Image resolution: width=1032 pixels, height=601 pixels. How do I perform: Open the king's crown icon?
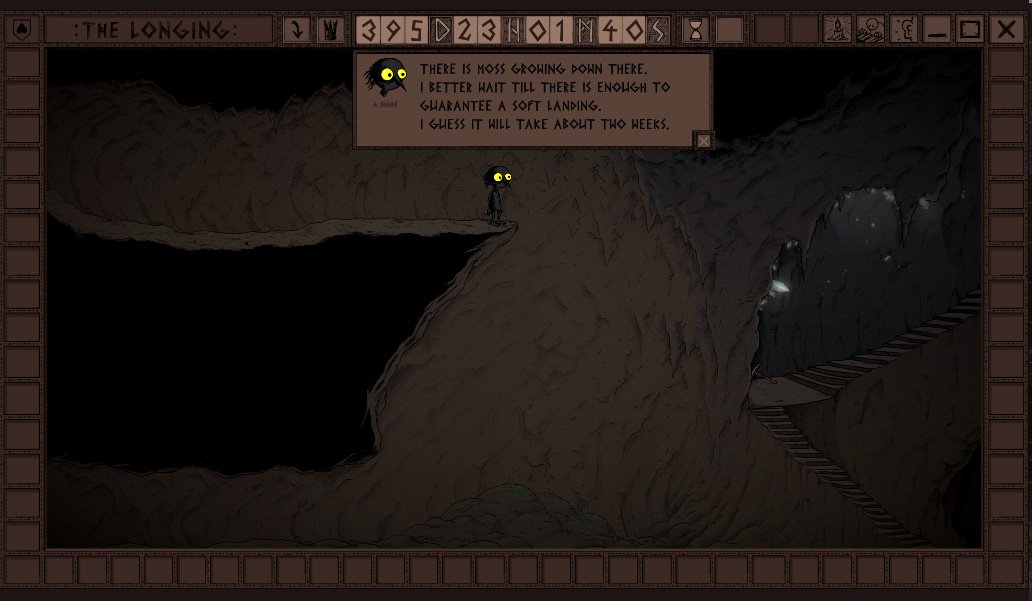pyautogui.click(x=329, y=30)
